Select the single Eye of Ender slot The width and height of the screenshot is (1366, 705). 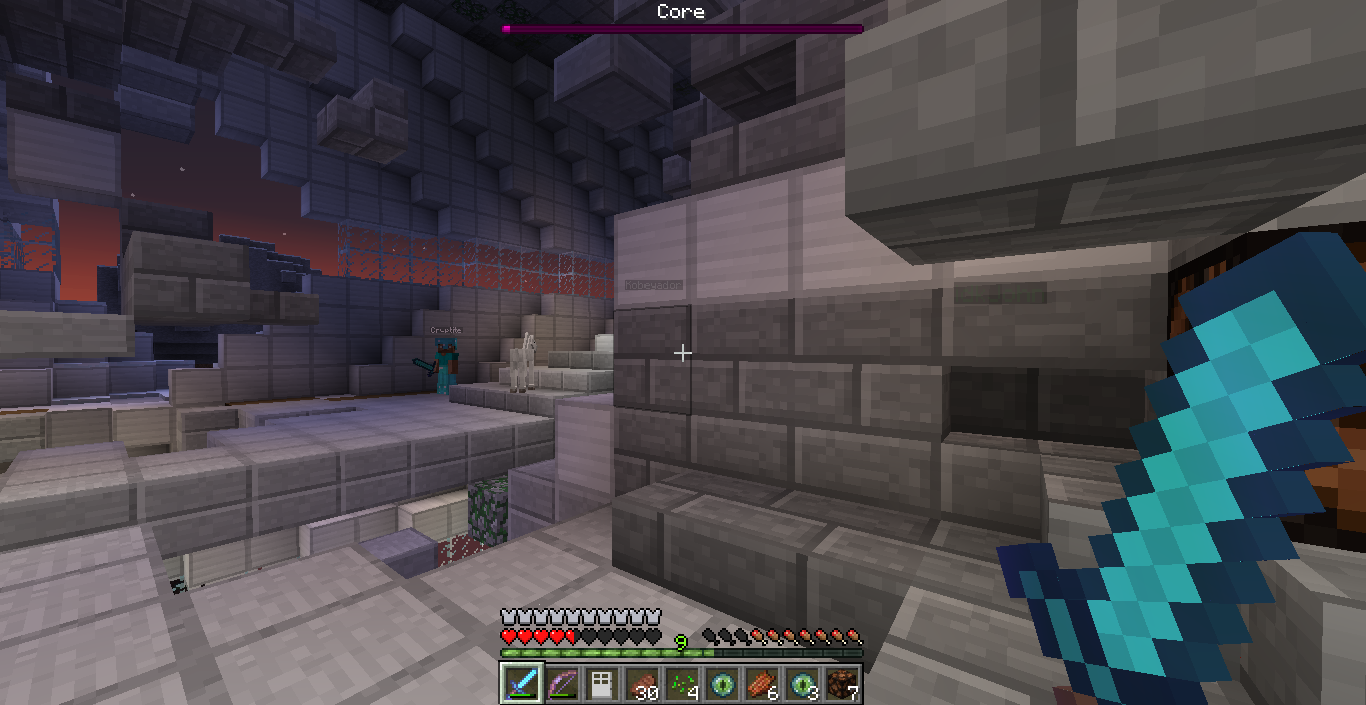722,683
